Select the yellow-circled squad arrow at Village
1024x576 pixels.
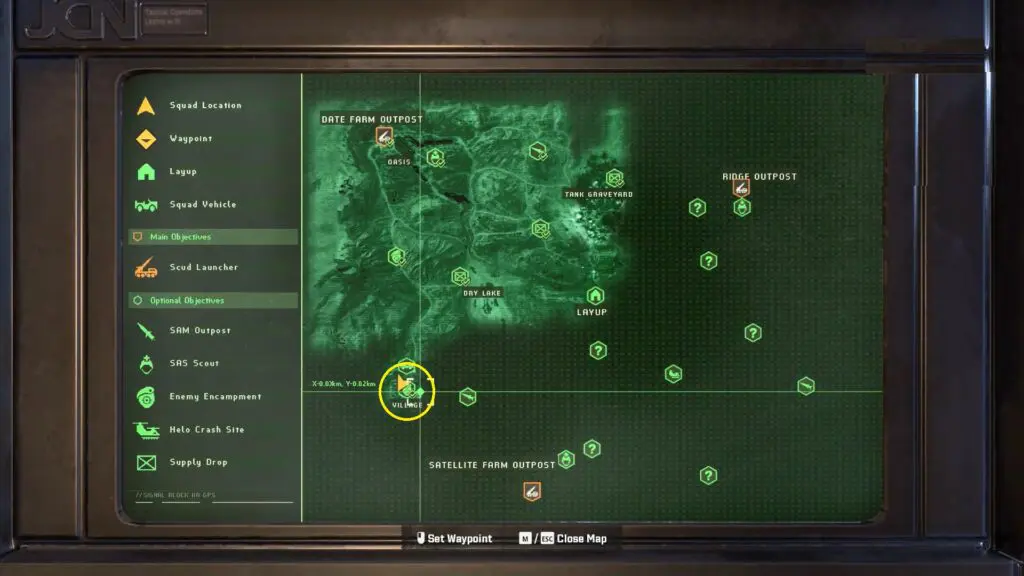(x=404, y=385)
